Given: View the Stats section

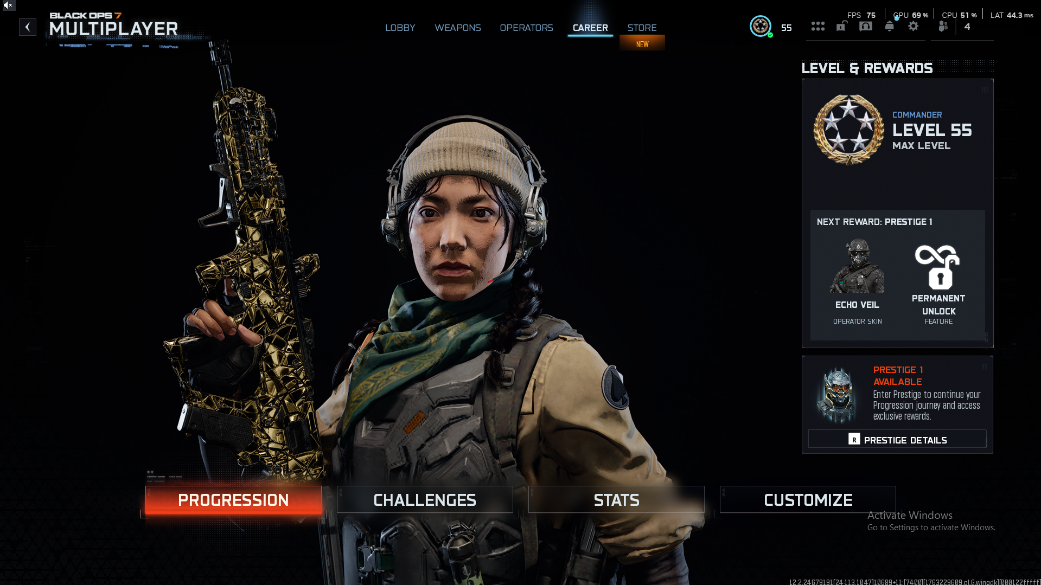Looking at the screenshot, I should point(616,500).
